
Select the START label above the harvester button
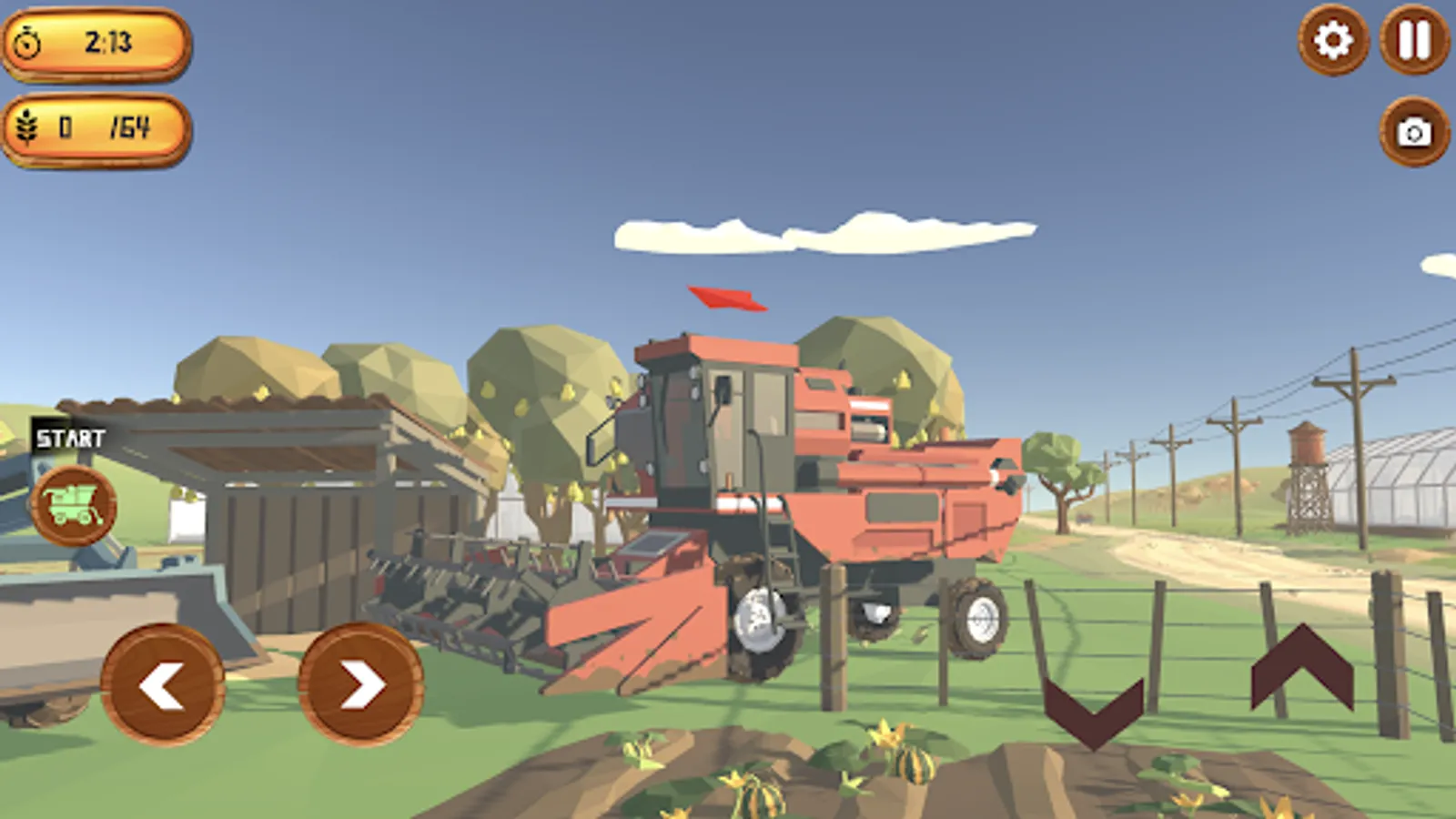tap(69, 438)
